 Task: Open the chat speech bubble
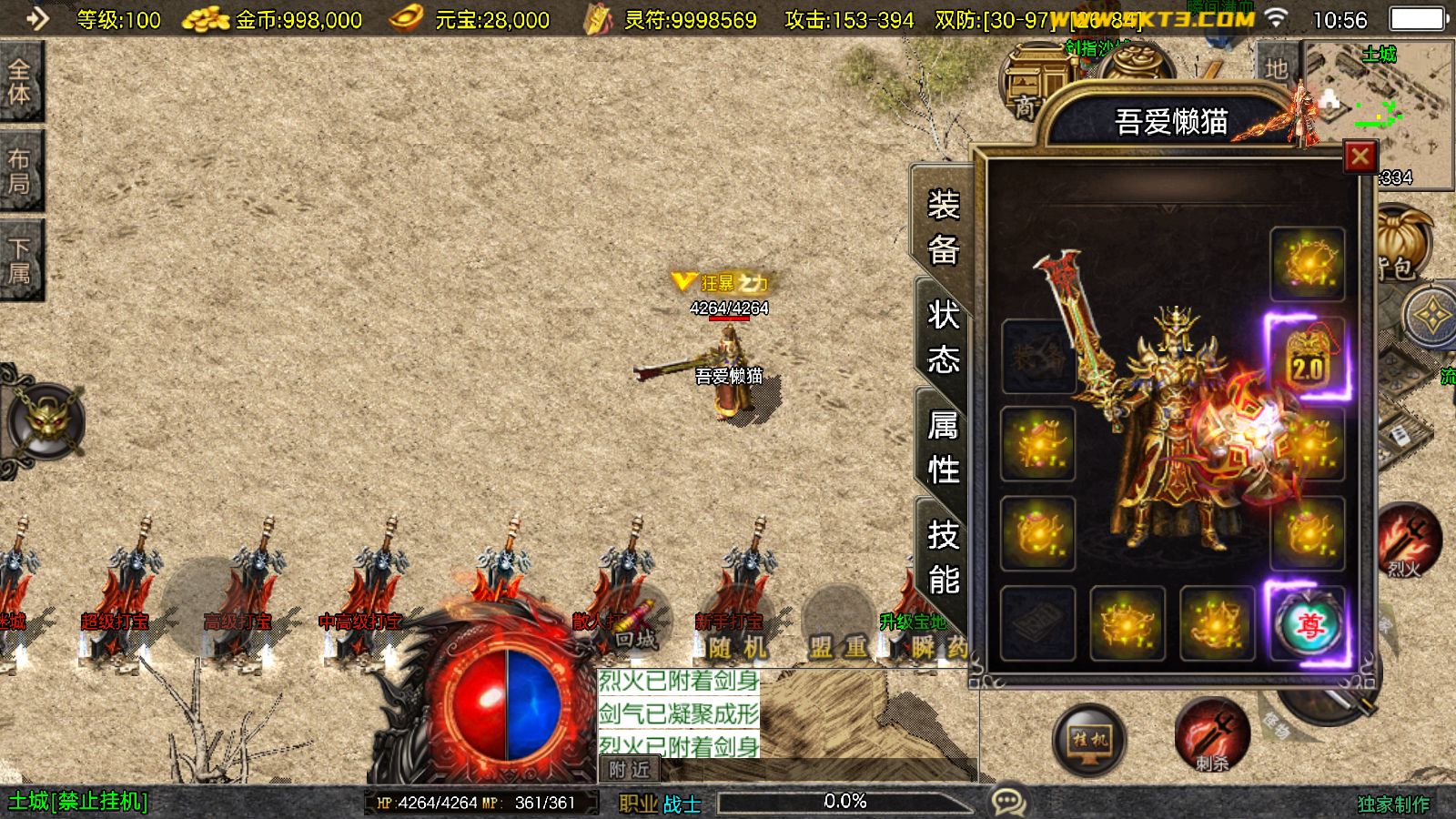click(1008, 802)
